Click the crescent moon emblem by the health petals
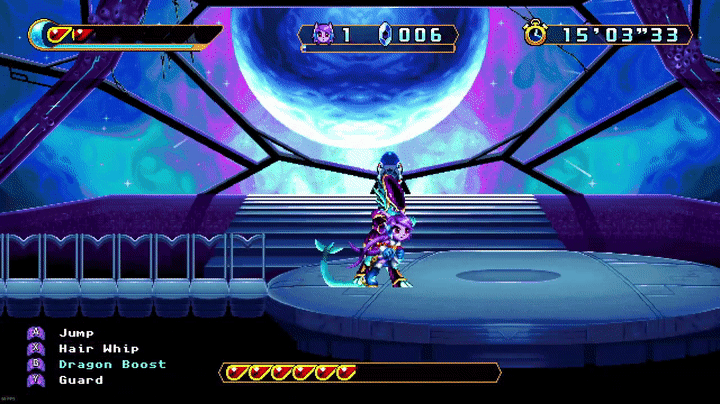 point(42,34)
